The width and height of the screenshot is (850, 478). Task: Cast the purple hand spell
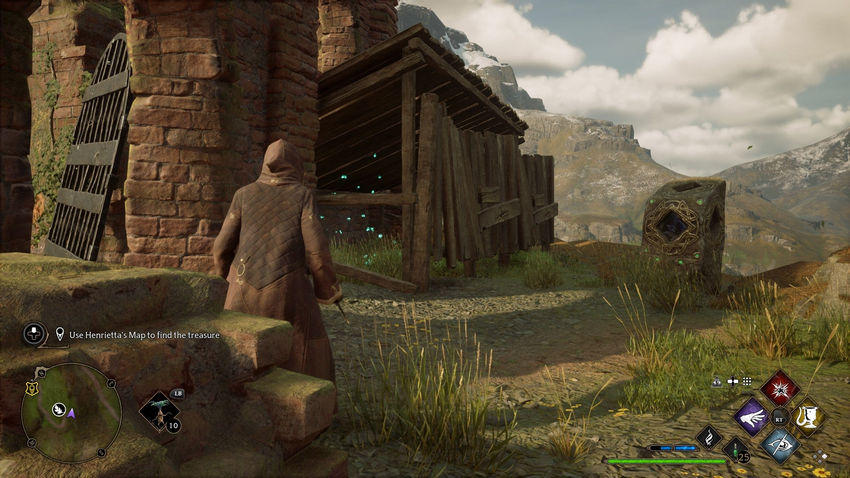point(752,416)
